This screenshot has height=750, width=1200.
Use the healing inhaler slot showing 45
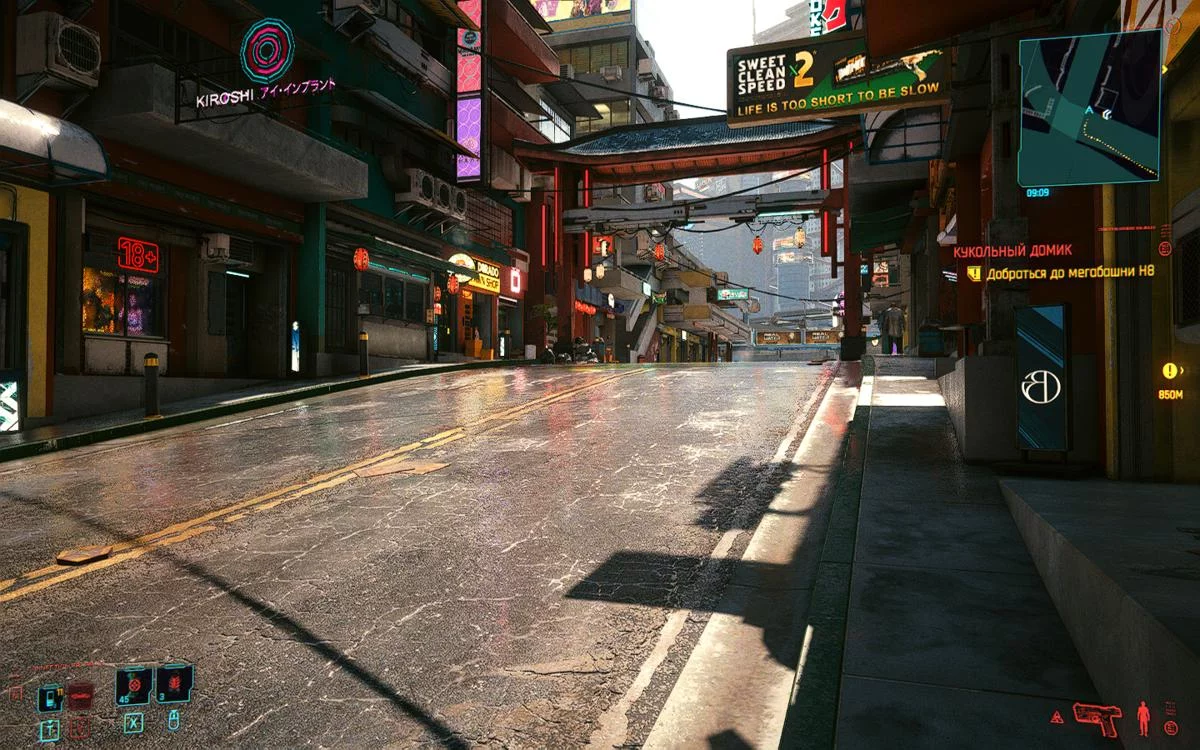[134, 686]
